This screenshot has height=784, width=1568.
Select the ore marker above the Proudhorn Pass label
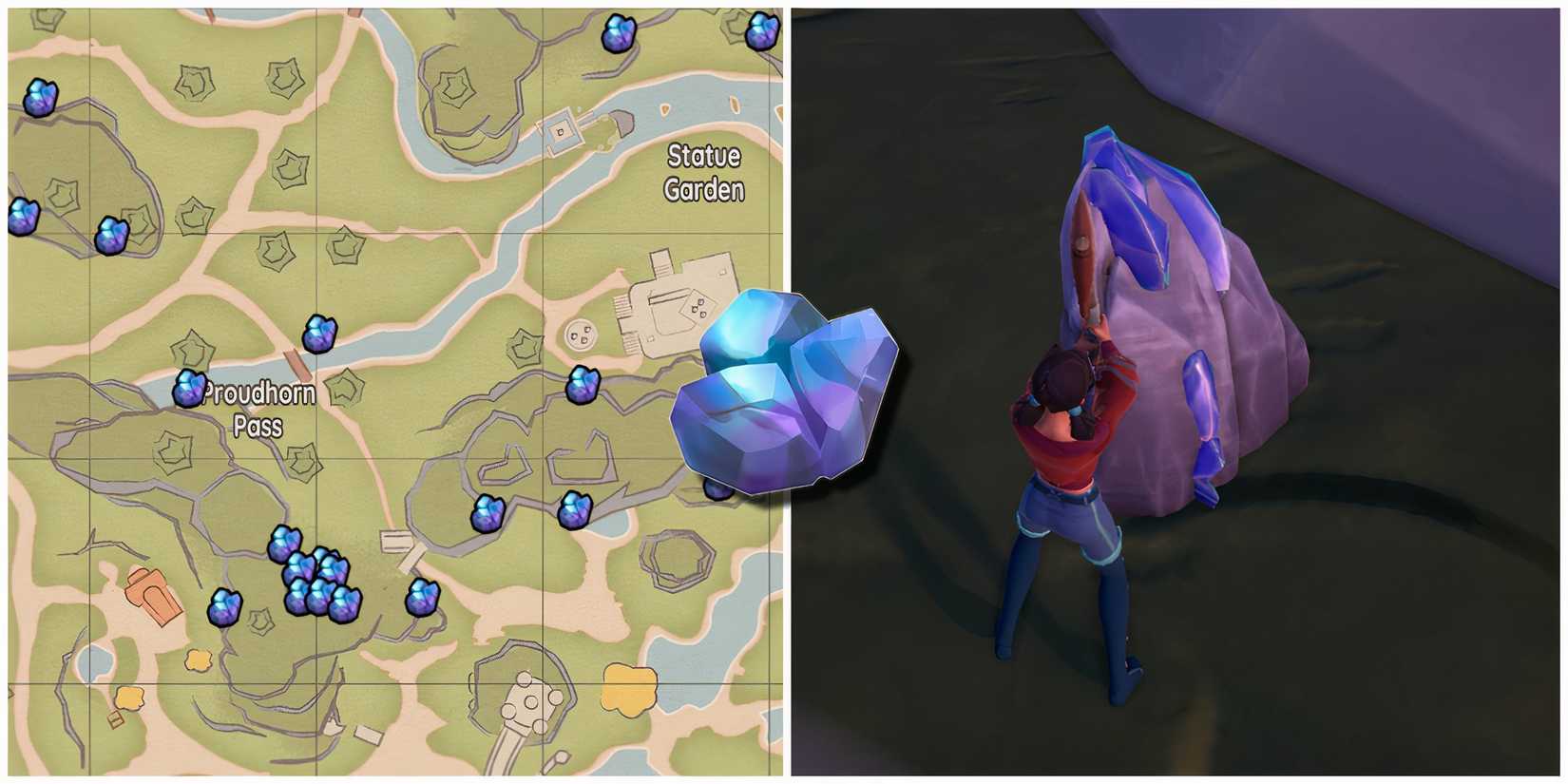318,333
